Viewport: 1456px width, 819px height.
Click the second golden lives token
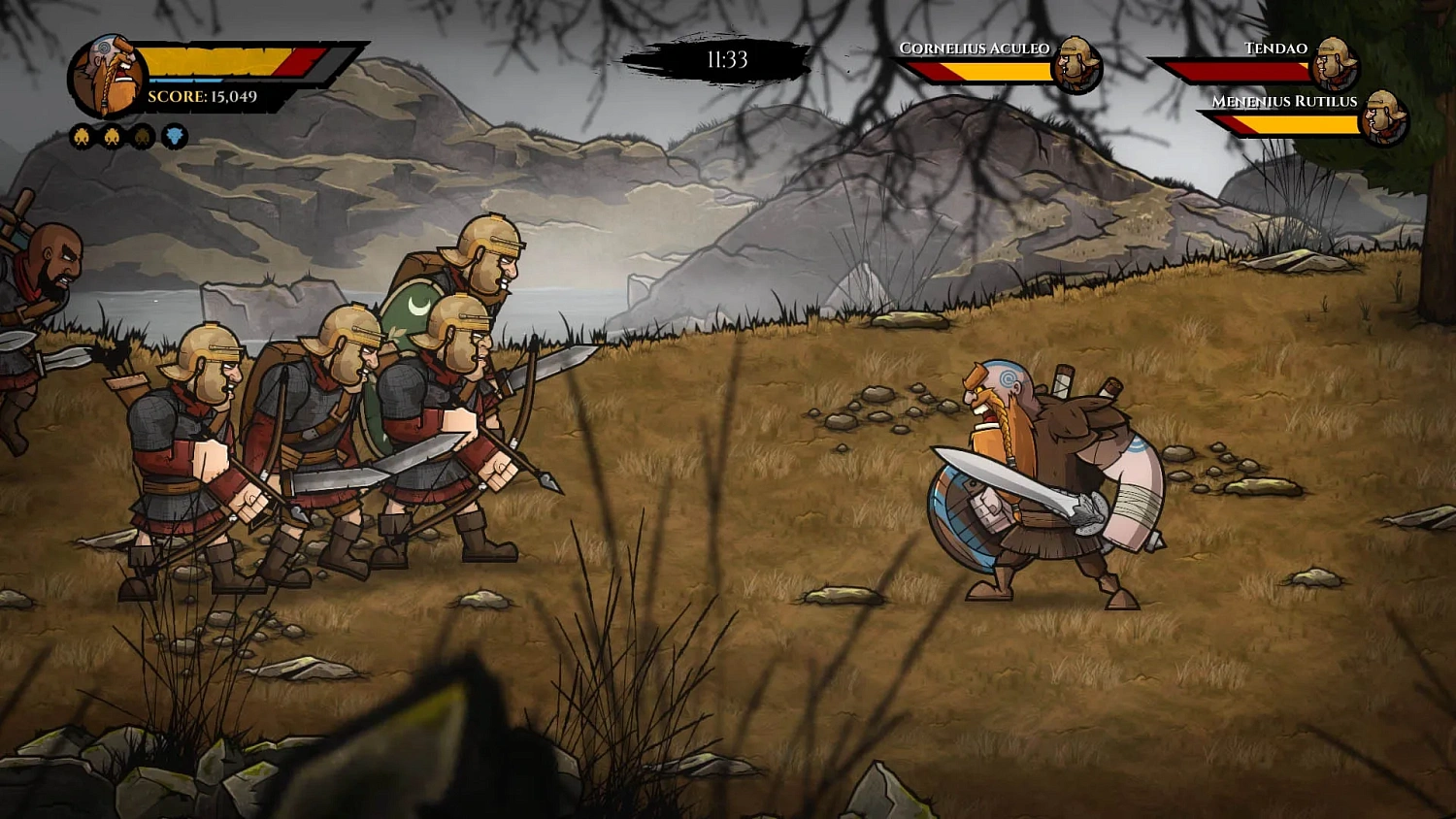111,137
